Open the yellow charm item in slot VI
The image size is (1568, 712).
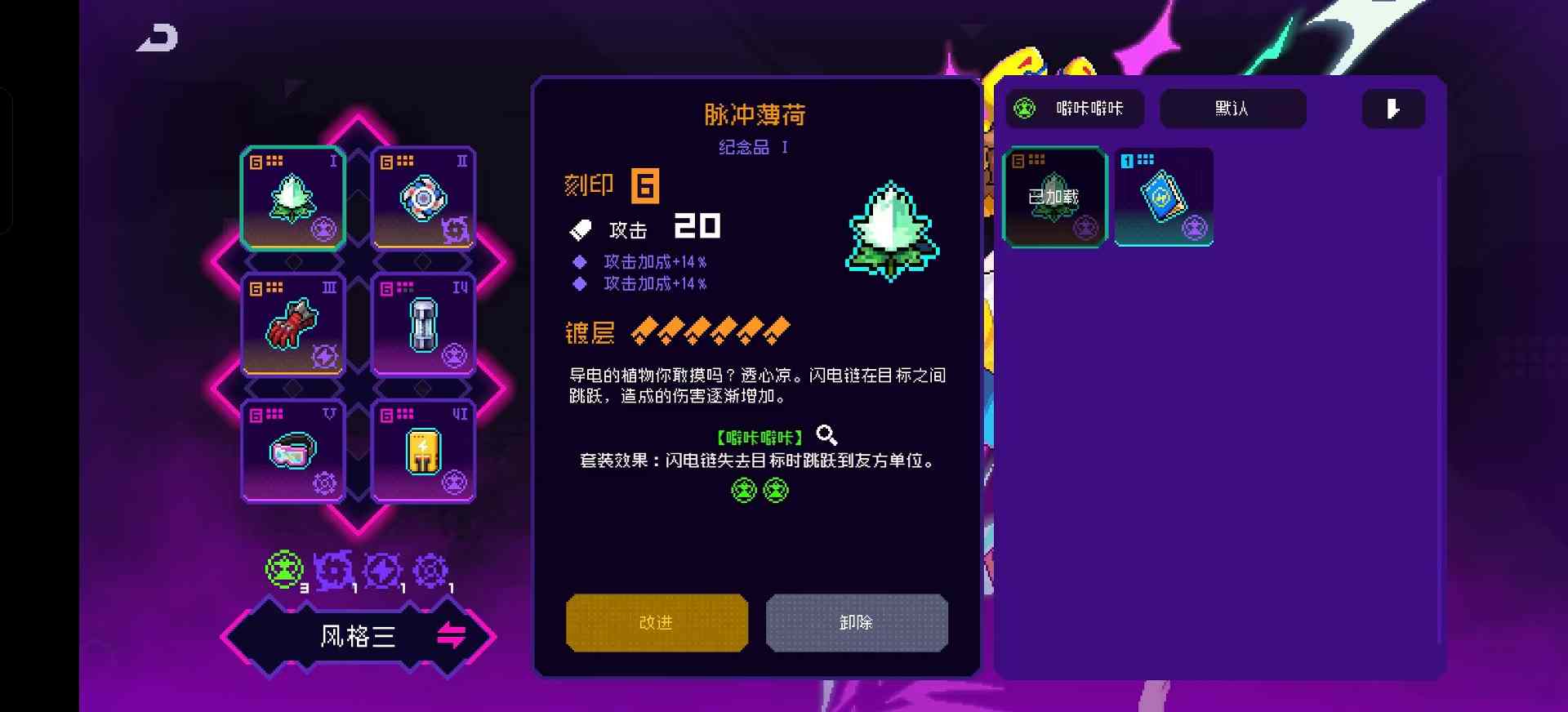click(423, 452)
